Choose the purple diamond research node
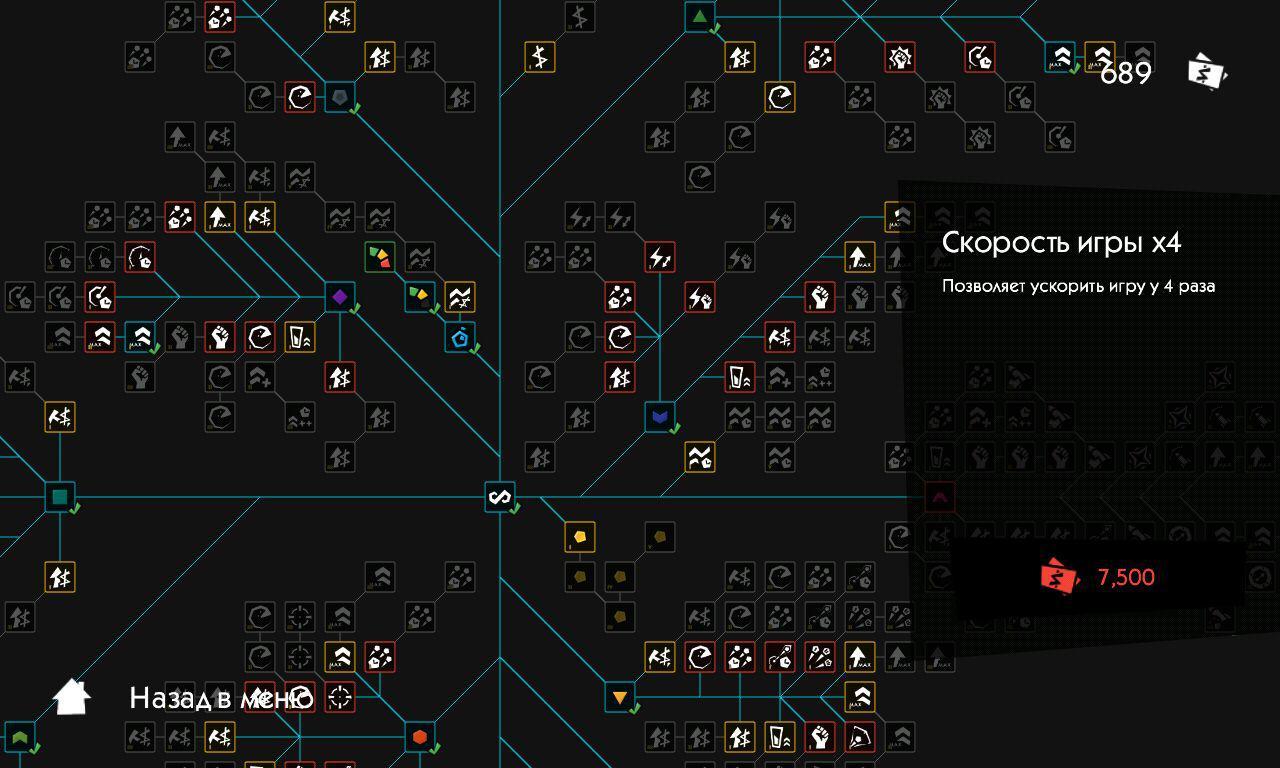 tap(340, 297)
